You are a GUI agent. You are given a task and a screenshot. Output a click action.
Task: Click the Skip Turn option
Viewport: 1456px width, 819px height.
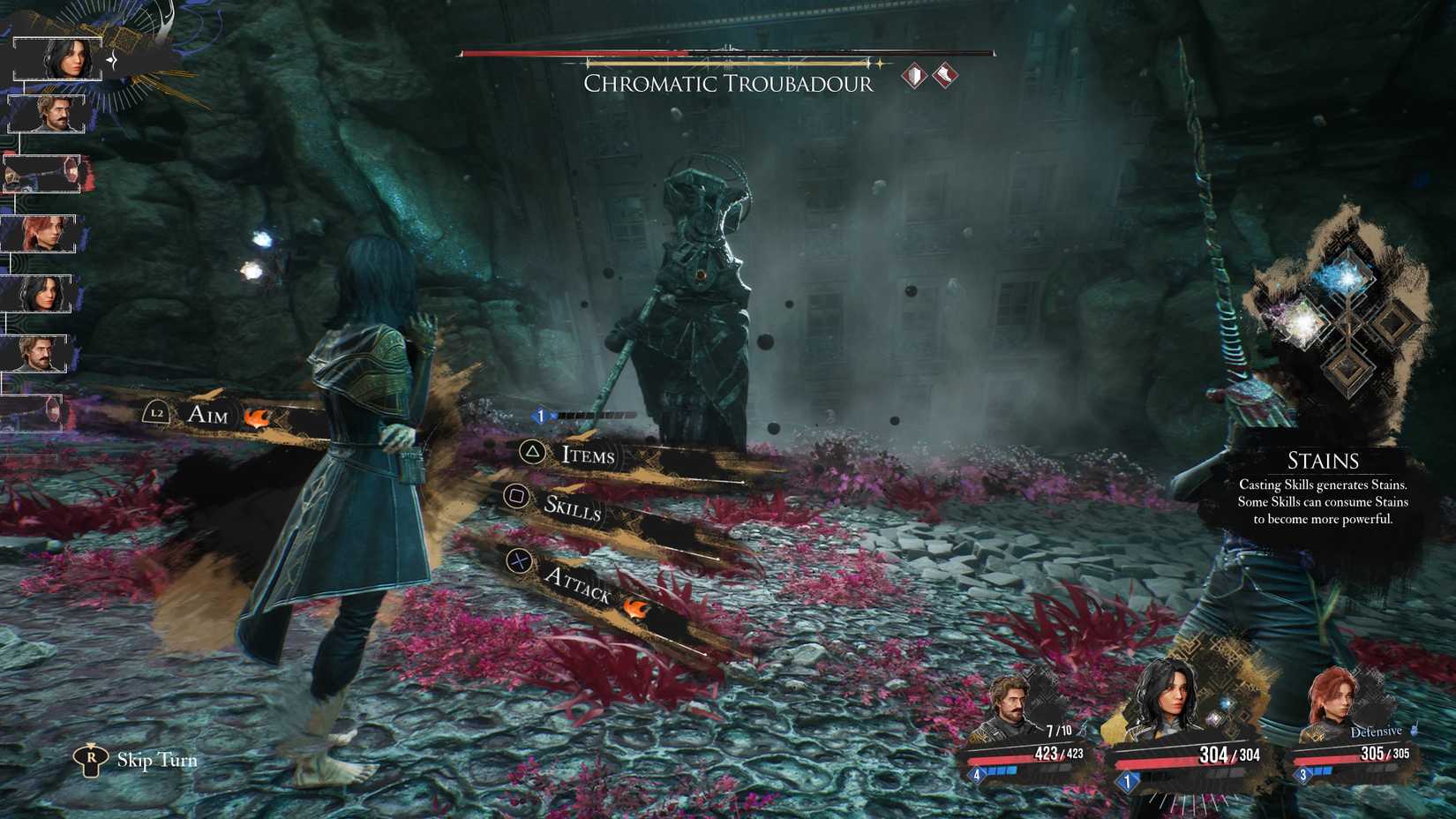[x=156, y=760]
